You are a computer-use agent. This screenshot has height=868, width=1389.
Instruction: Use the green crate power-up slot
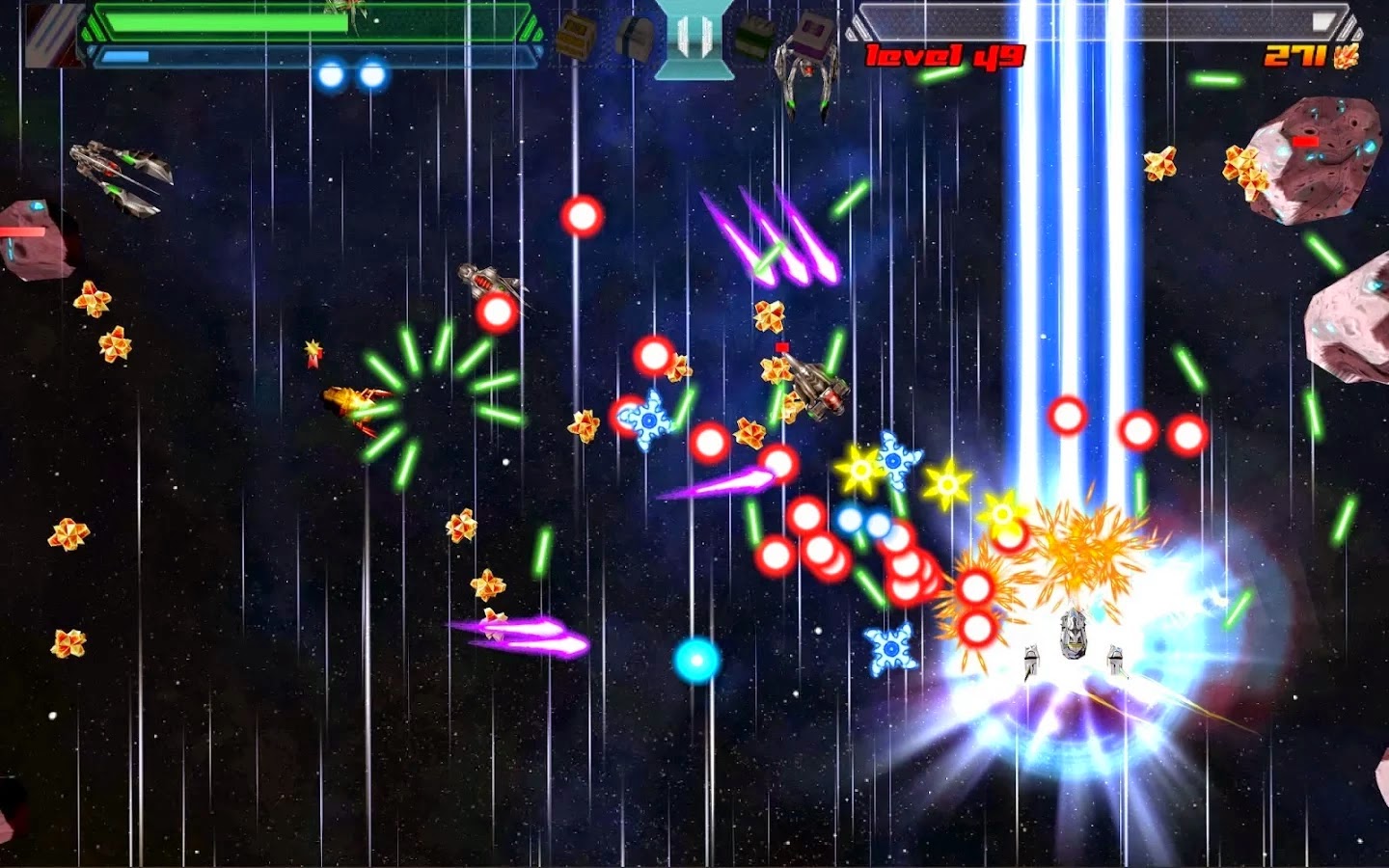point(753,36)
